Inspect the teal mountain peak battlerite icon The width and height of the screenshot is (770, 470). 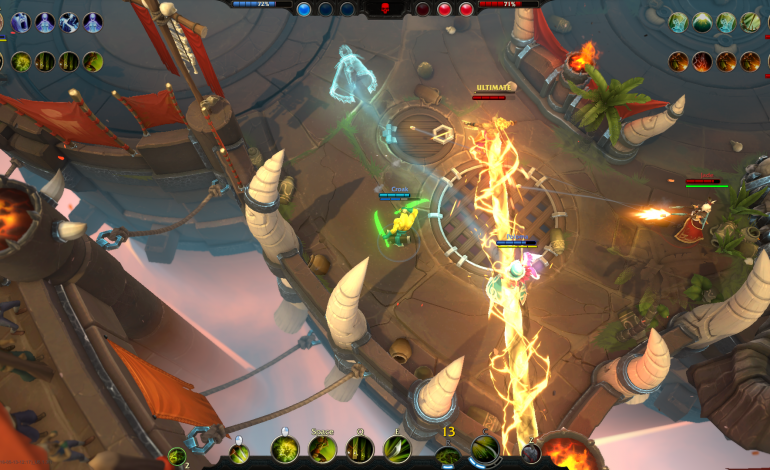click(x=702, y=22)
